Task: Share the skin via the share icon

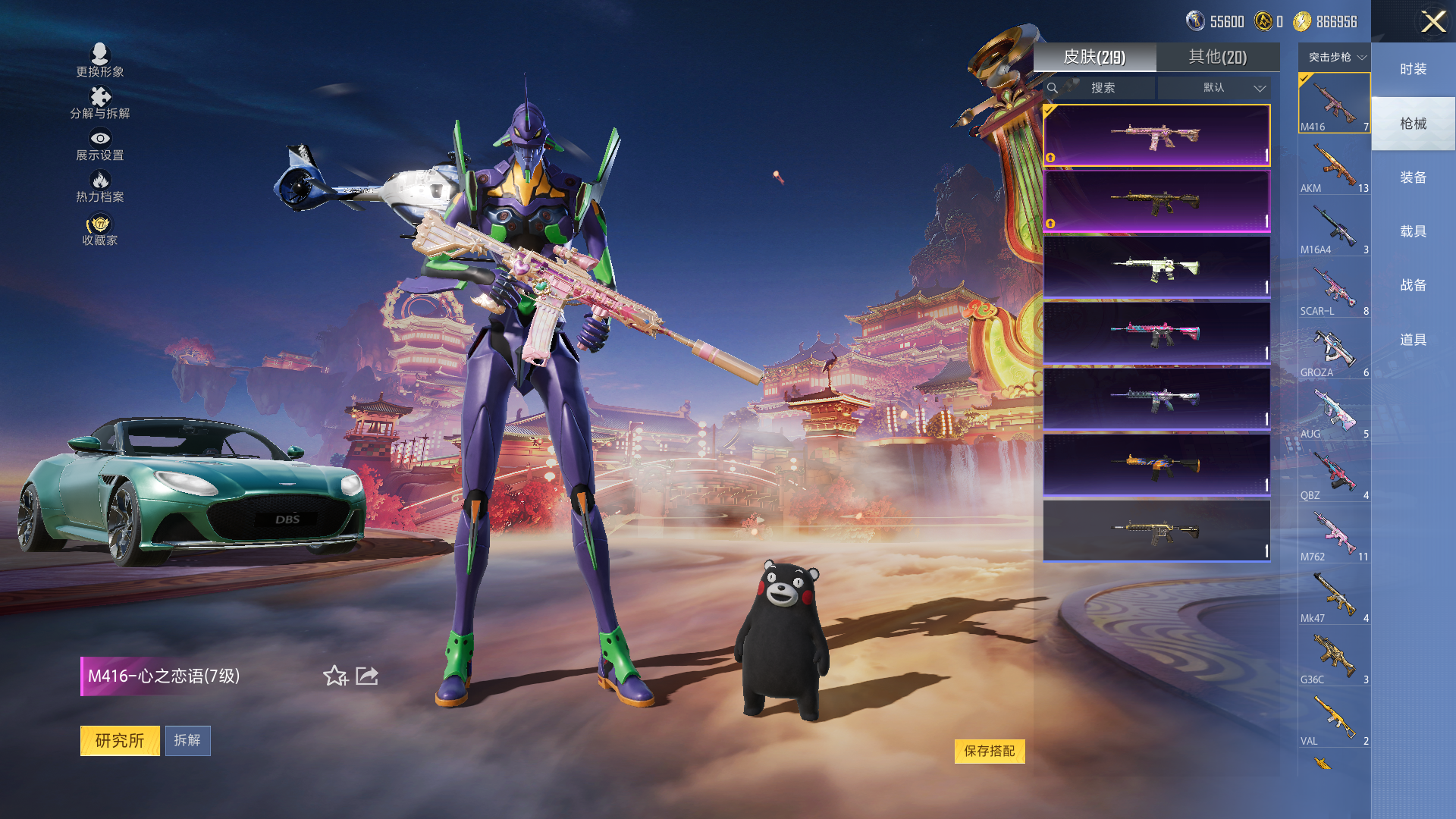Action: (367, 676)
